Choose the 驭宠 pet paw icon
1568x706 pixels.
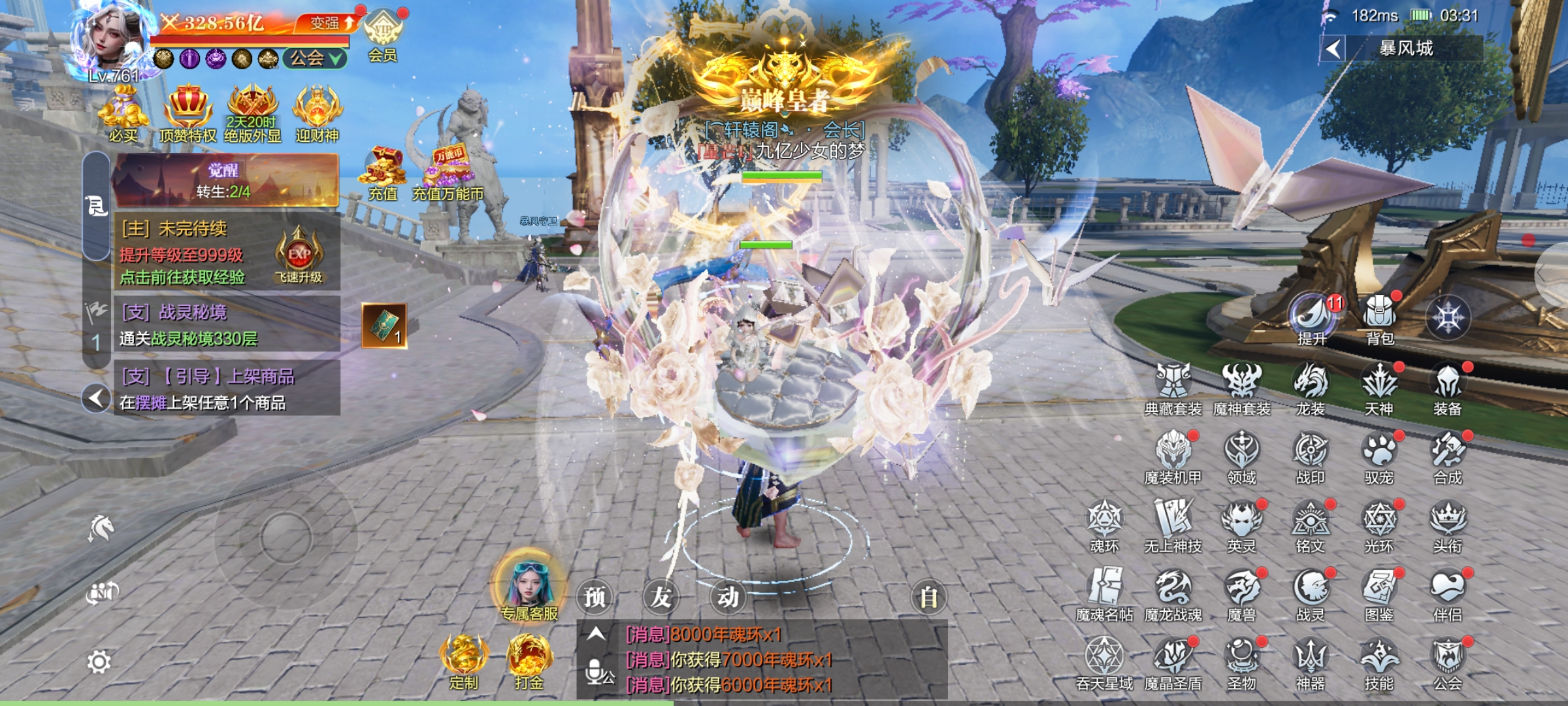(x=1379, y=456)
